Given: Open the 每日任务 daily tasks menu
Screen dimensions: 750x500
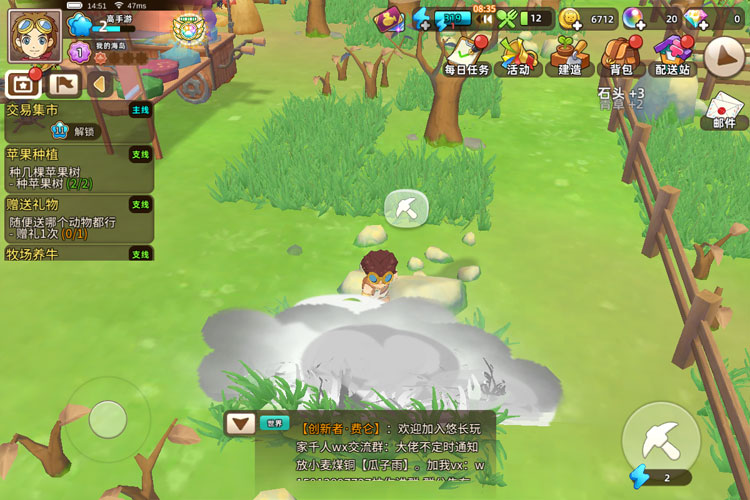Looking at the screenshot, I should pos(466,56).
